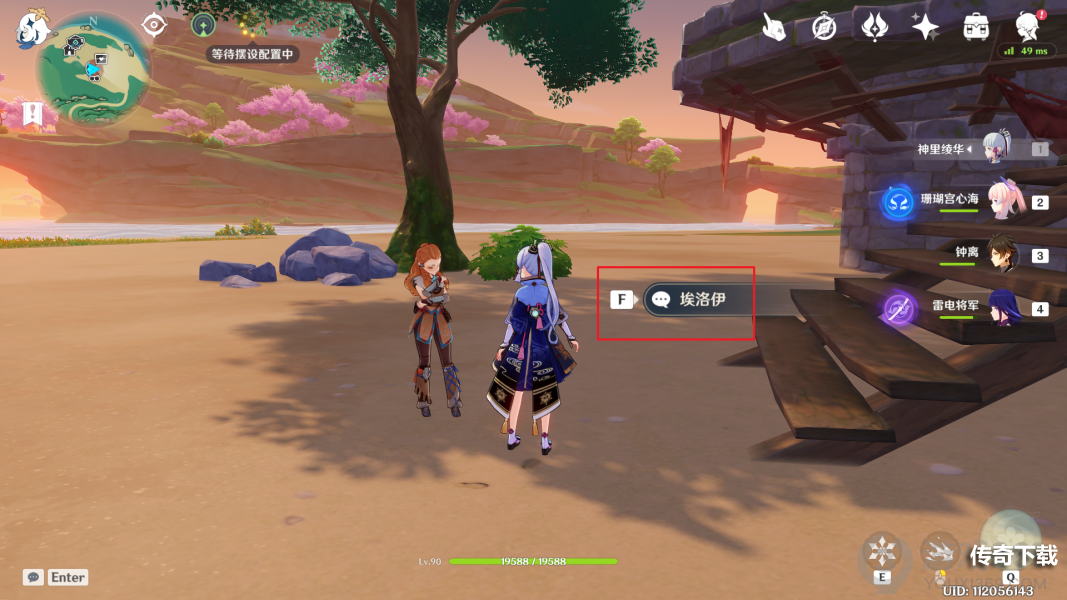Open the winged battle pass icon
The image size is (1067, 600).
875,27
